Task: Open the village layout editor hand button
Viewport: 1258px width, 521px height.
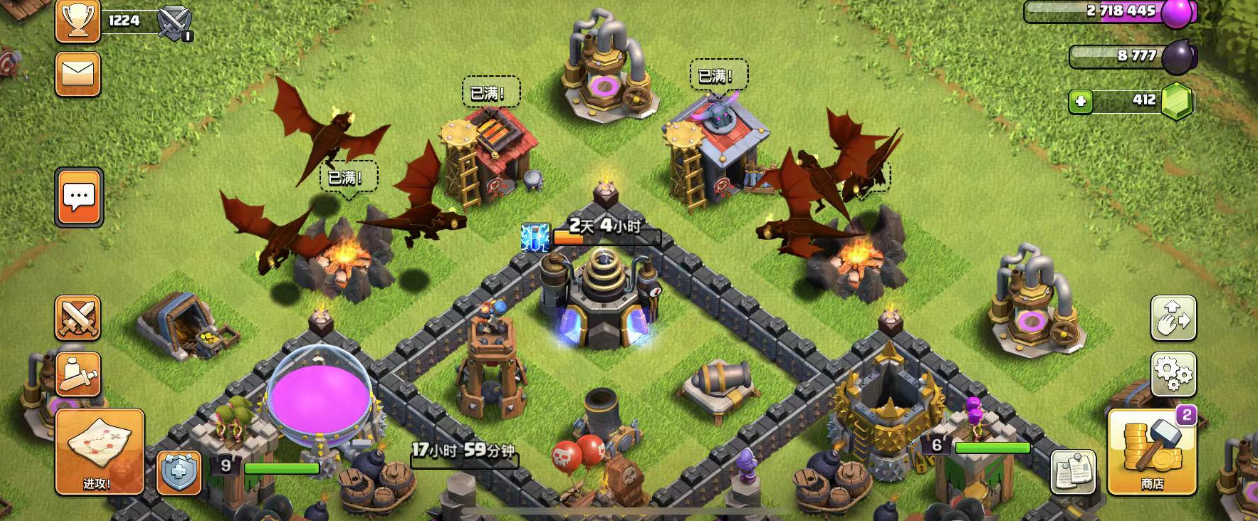Action: pos(1174,319)
